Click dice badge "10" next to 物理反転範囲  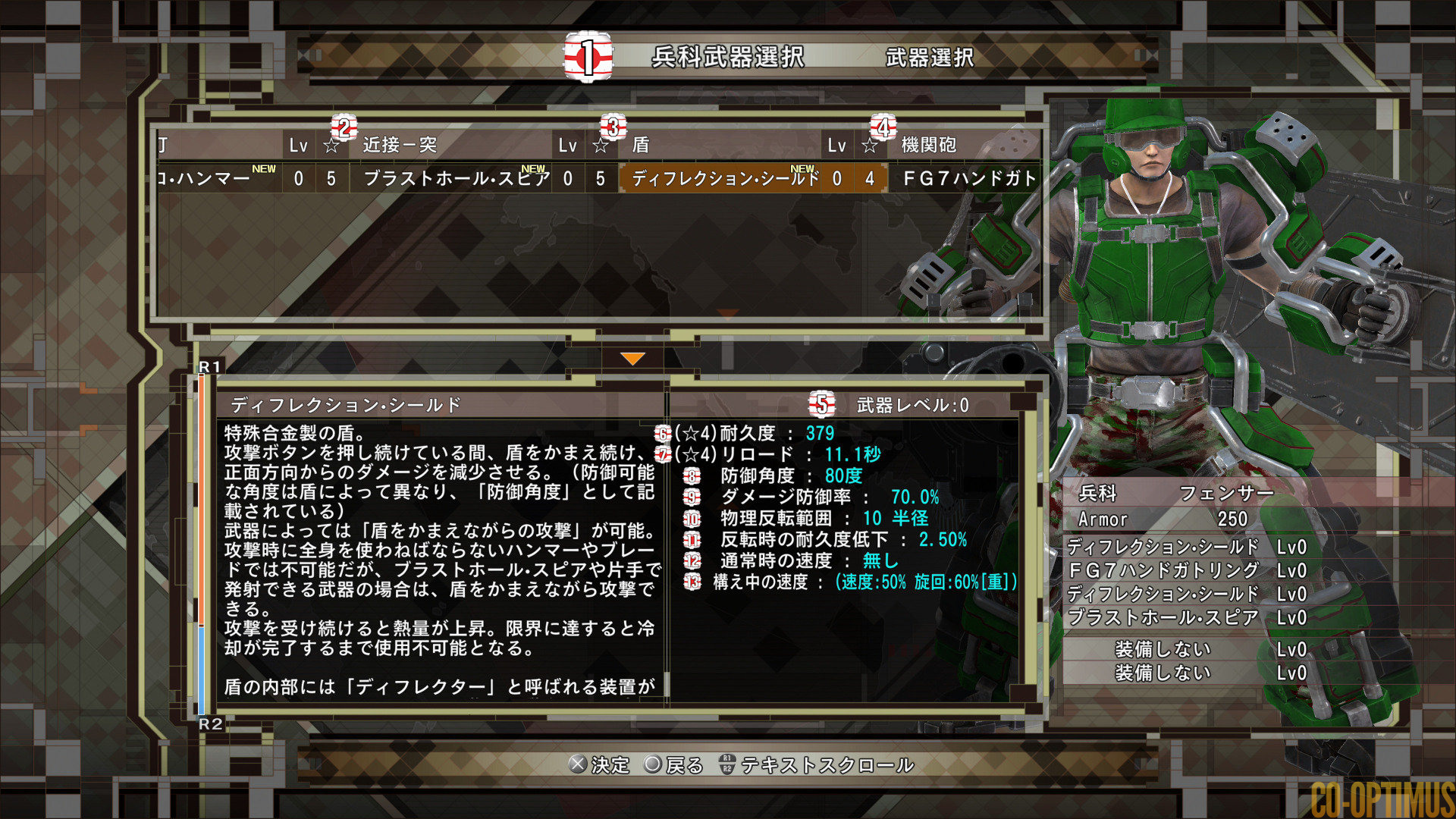(690, 519)
